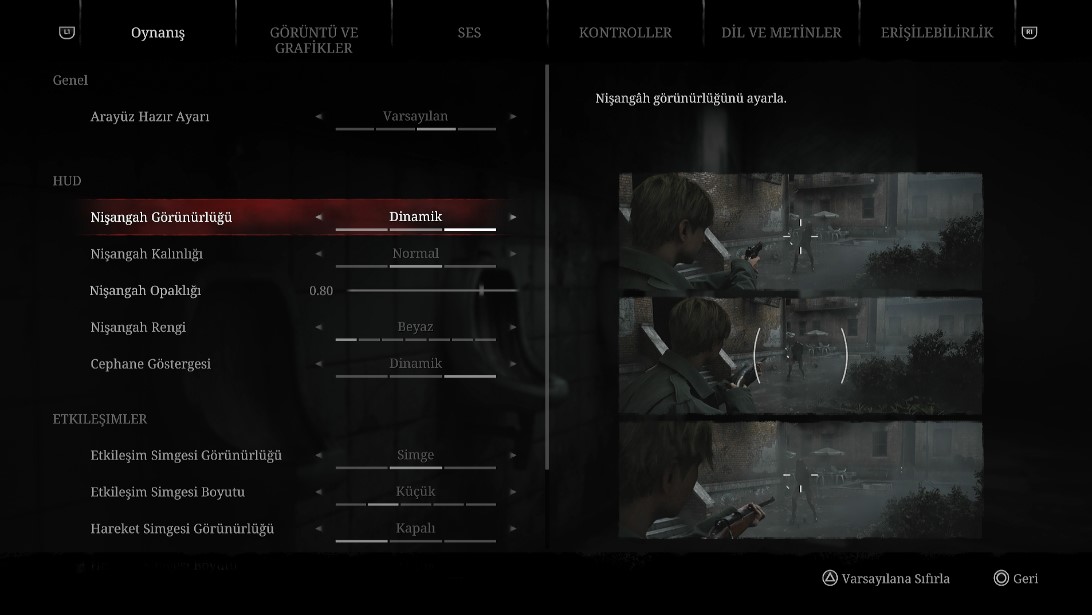Select the Hareket Simgesi Görünürlüğü setting
Viewport: 1092px width, 615px height.
click(182, 529)
